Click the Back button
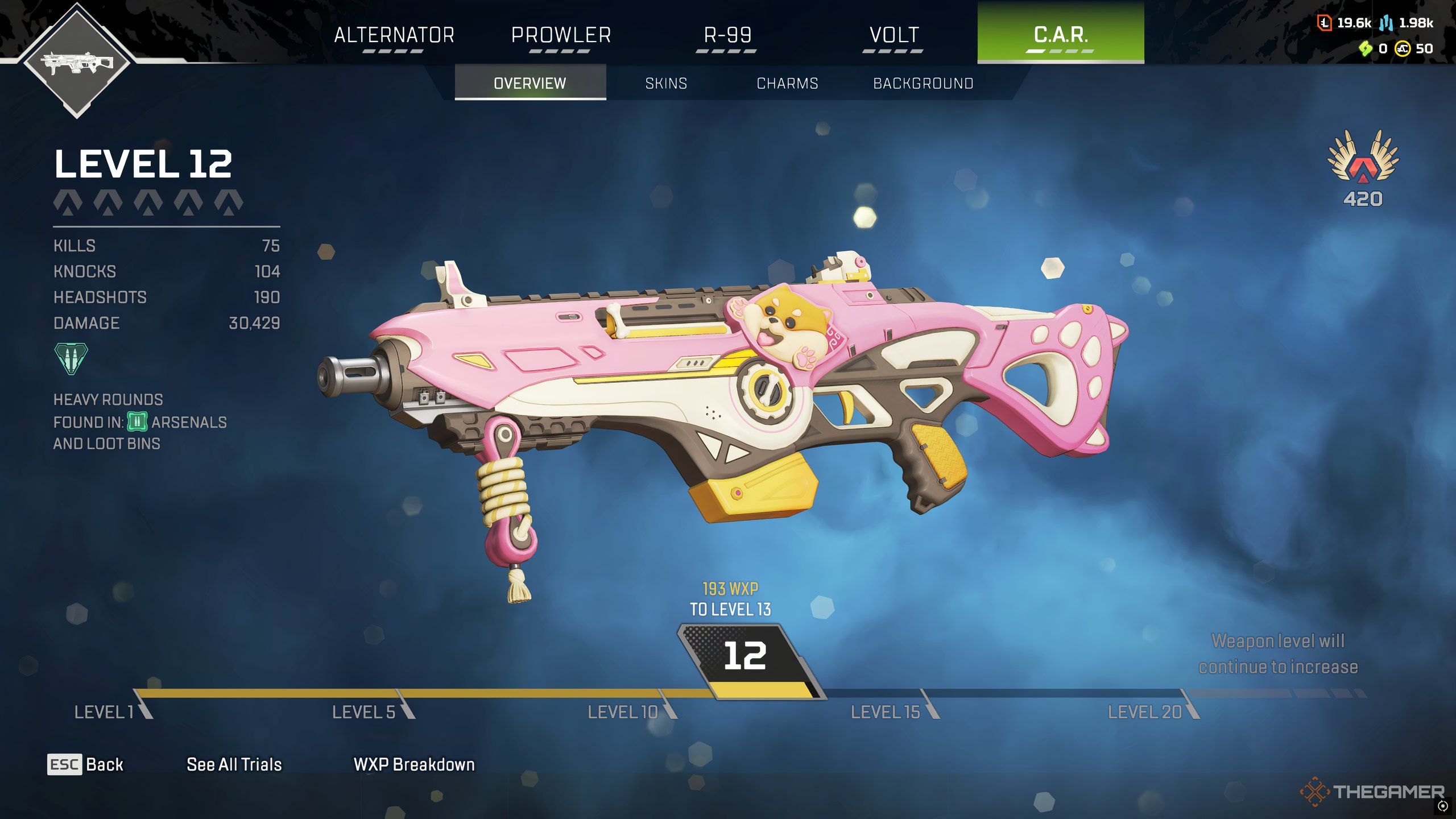 [x=85, y=764]
